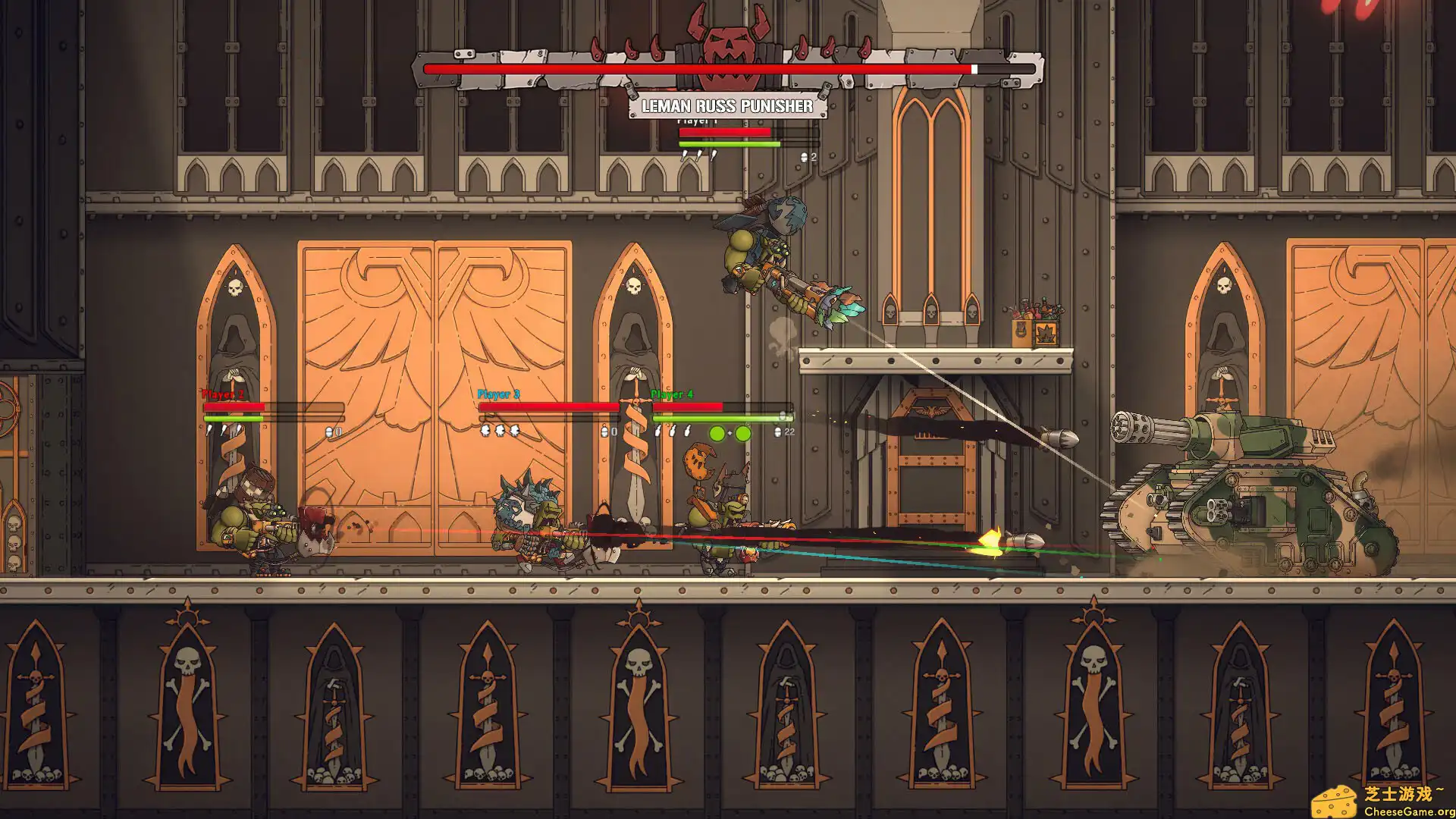This screenshot has height=819, width=1456.
Task: Click the Player 4 name label
Action: click(x=670, y=394)
